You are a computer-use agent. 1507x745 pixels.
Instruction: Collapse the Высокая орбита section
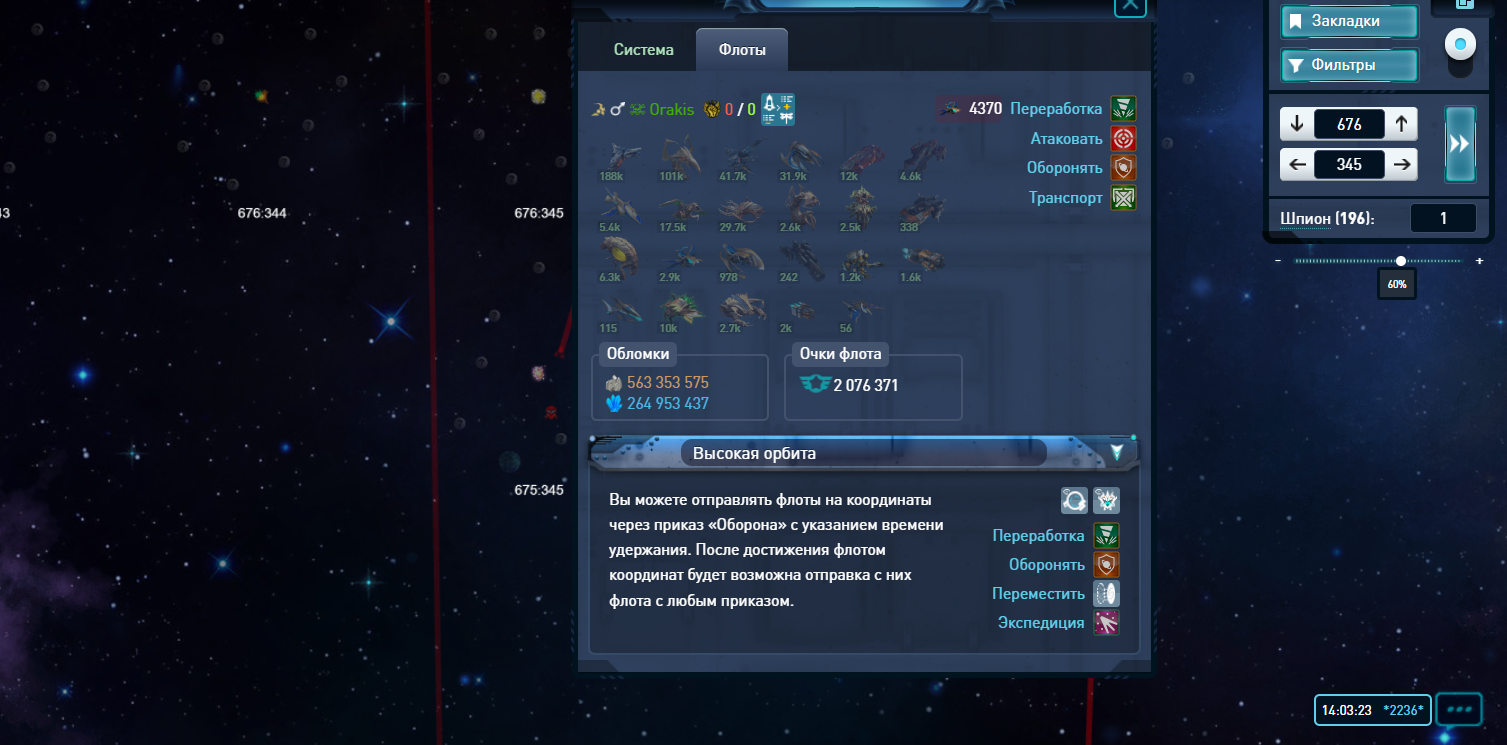1117,453
